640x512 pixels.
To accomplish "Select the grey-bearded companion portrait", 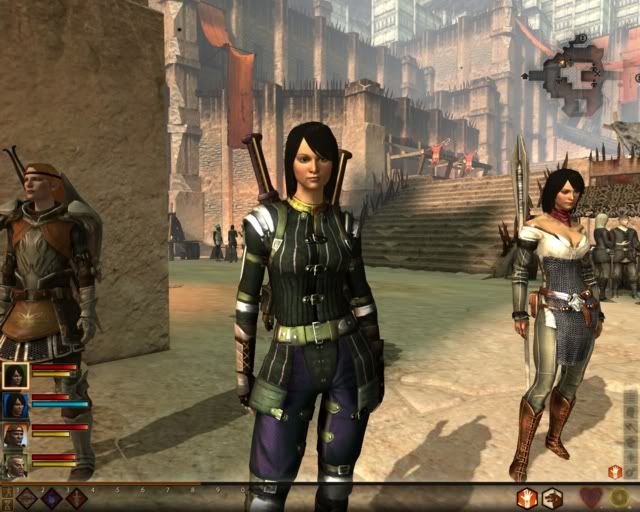I will click(15, 465).
